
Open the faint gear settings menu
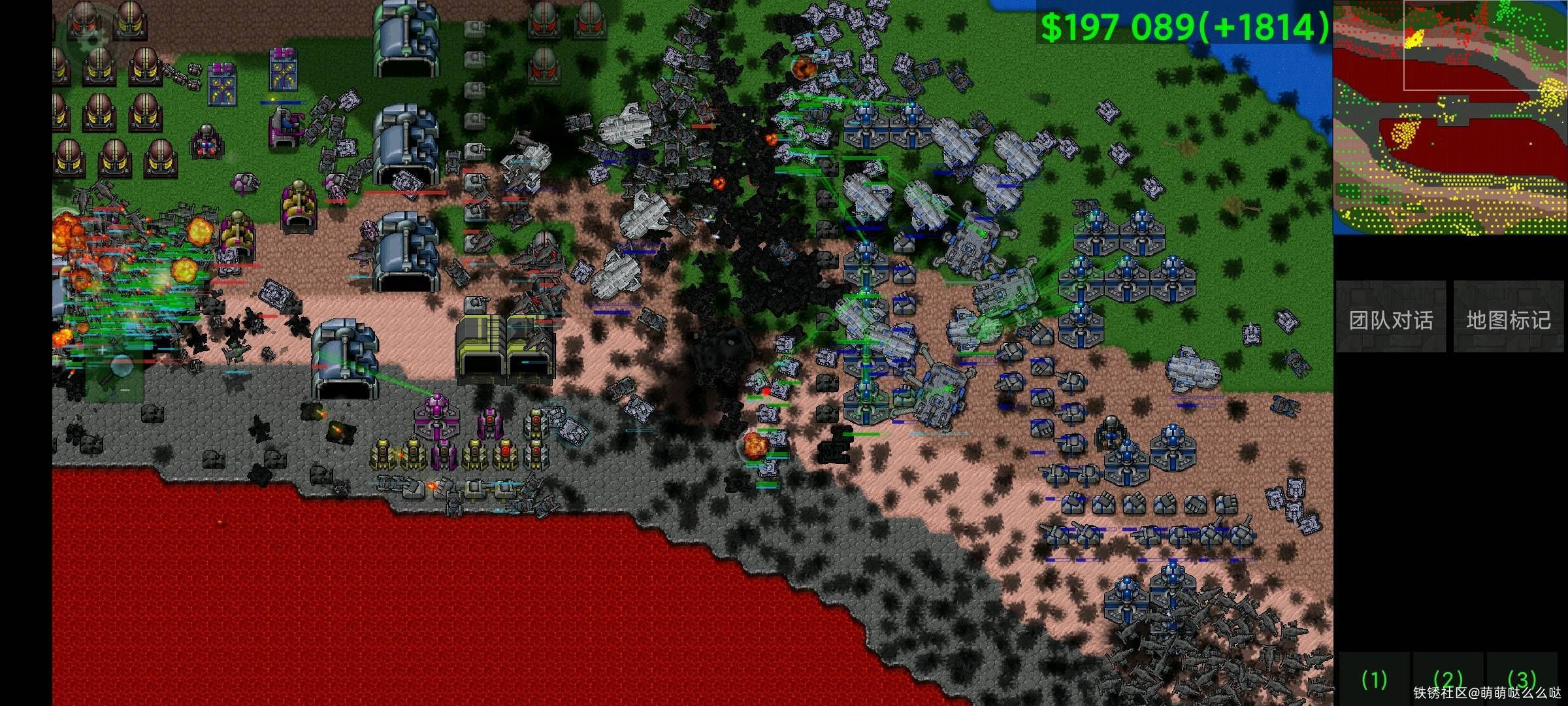pyautogui.click(x=92, y=39)
